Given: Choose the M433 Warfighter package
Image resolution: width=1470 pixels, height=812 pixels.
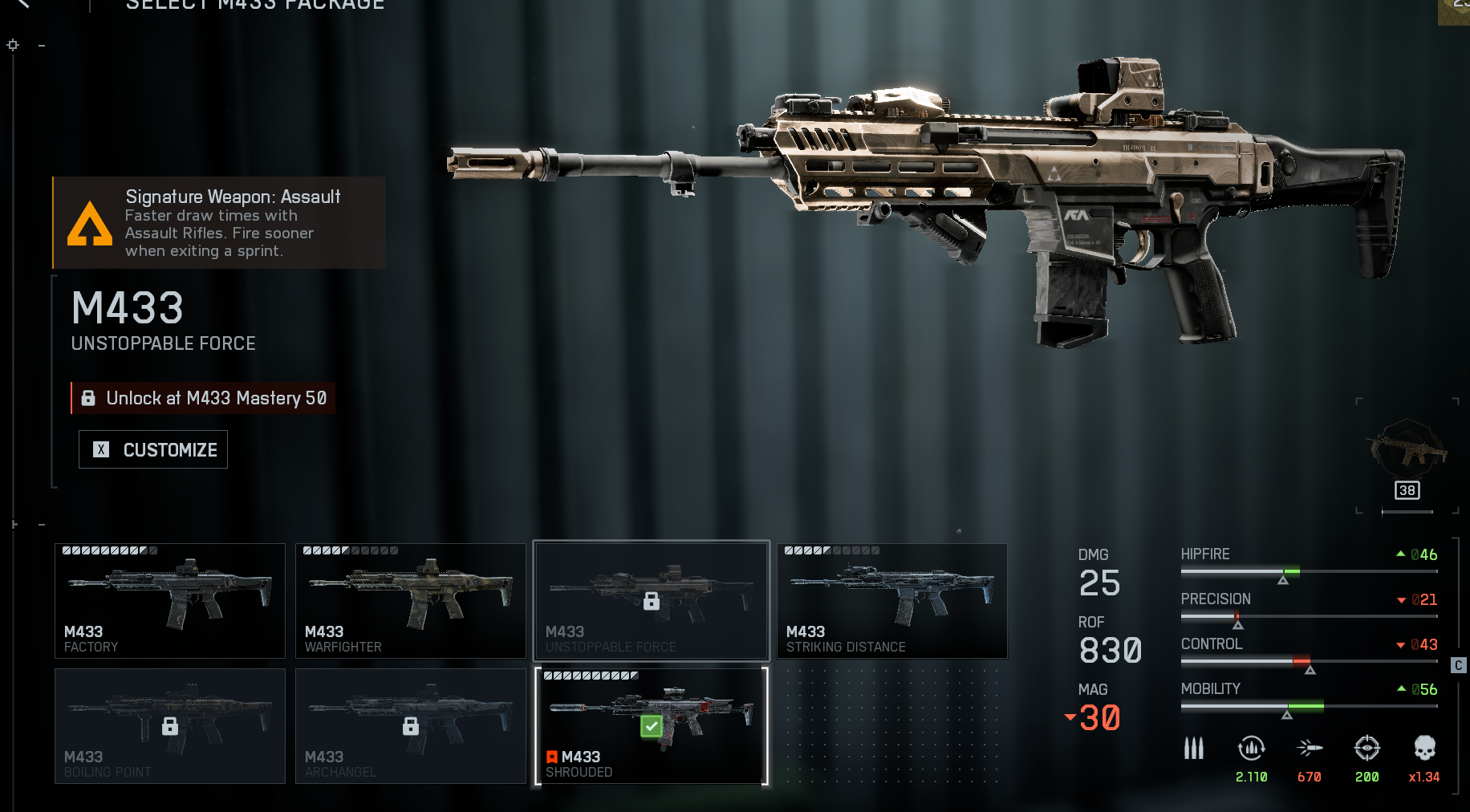Looking at the screenshot, I should click(x=411, y=601).
